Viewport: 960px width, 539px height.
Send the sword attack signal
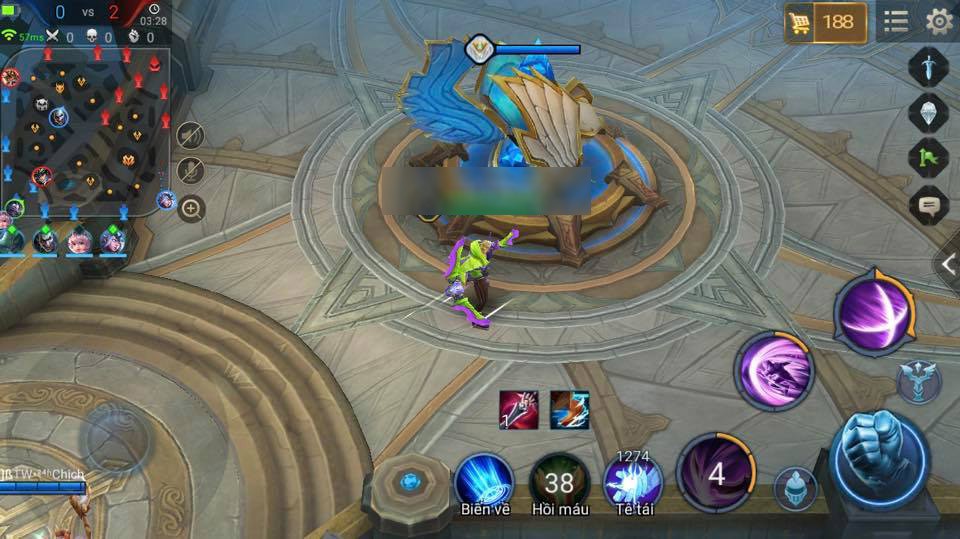(x=927, y=68)
